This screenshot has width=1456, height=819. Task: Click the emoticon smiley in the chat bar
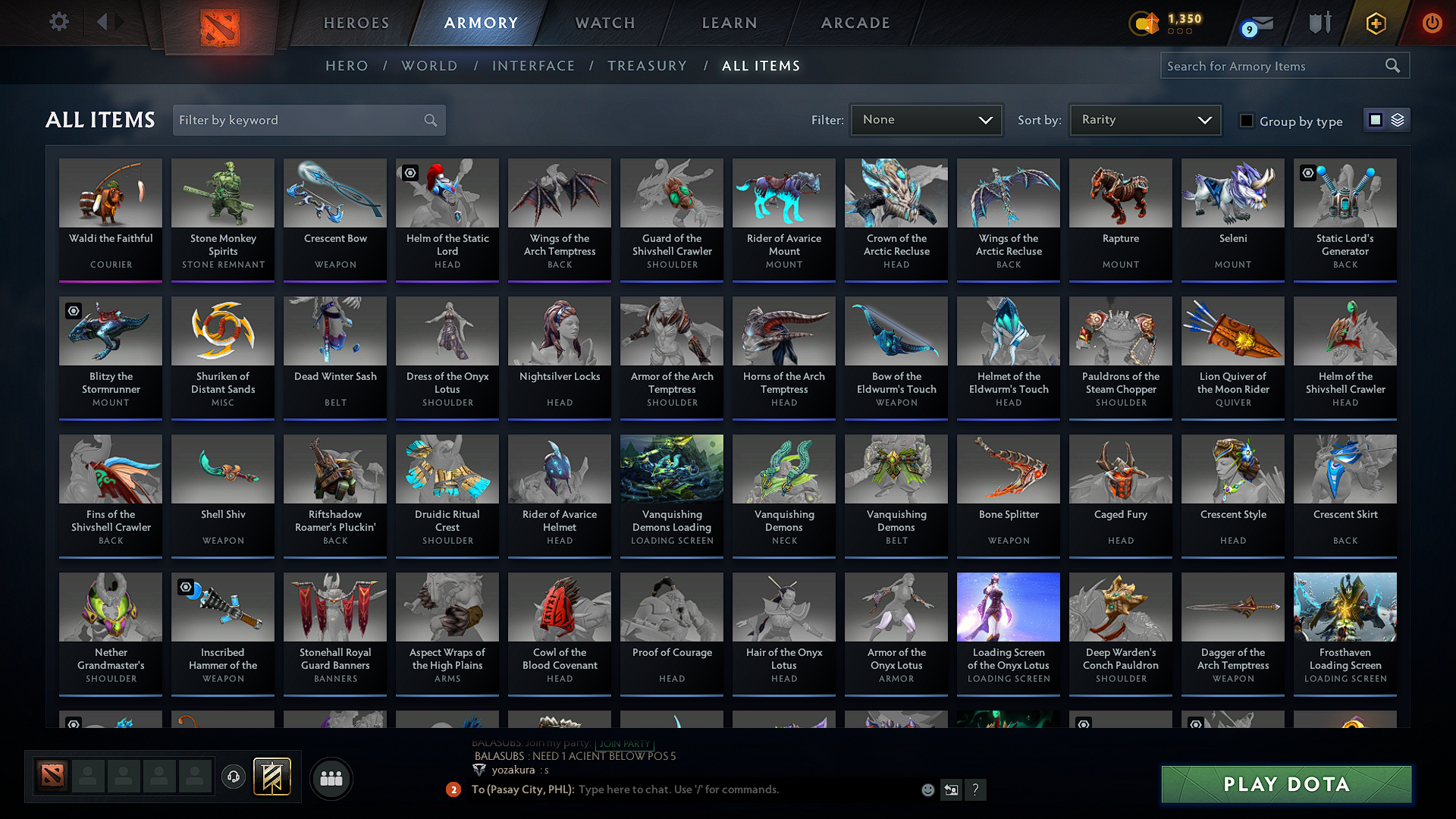[x=927, y=789]
